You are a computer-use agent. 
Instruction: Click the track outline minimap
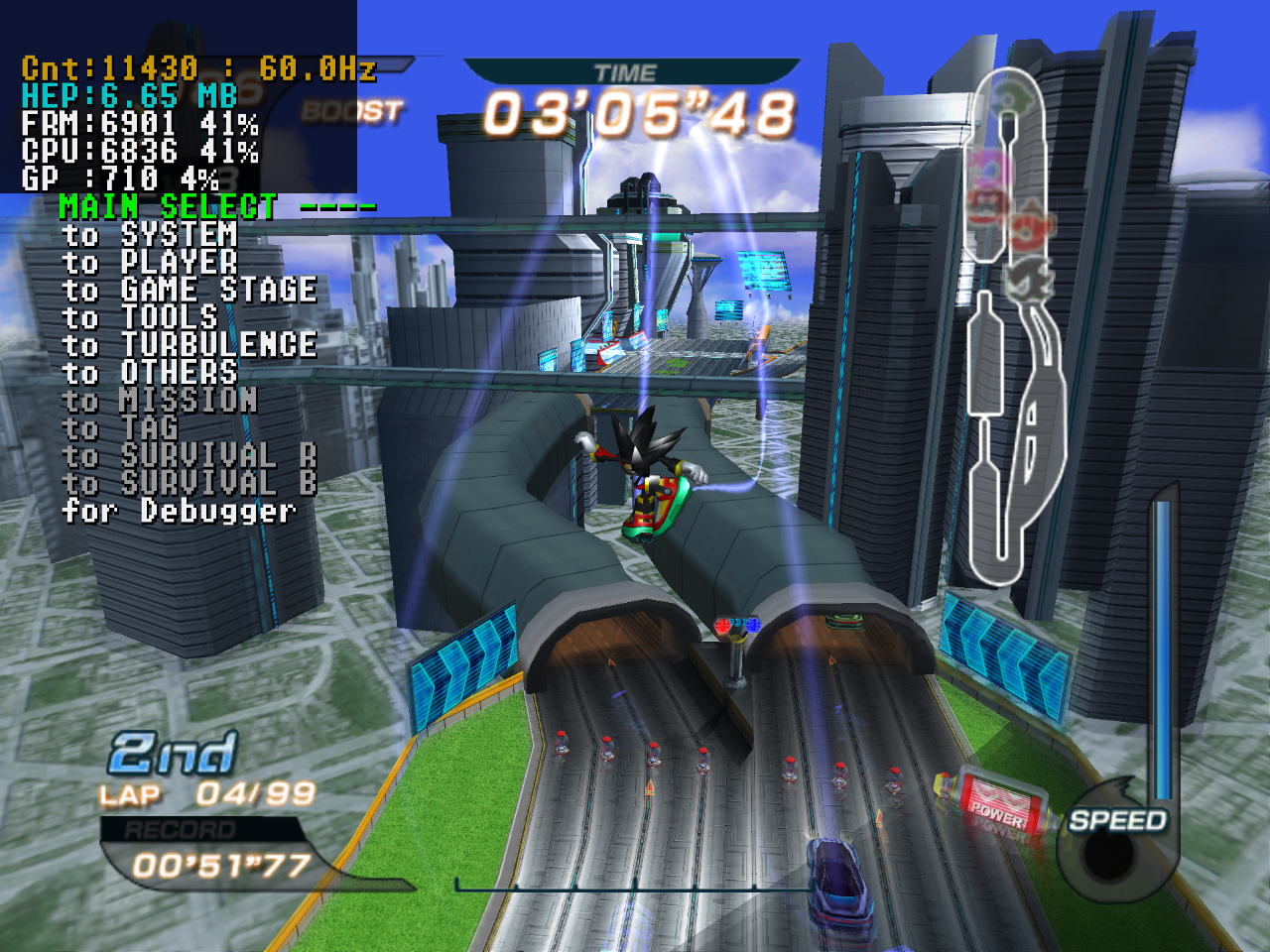(1014, 327)
